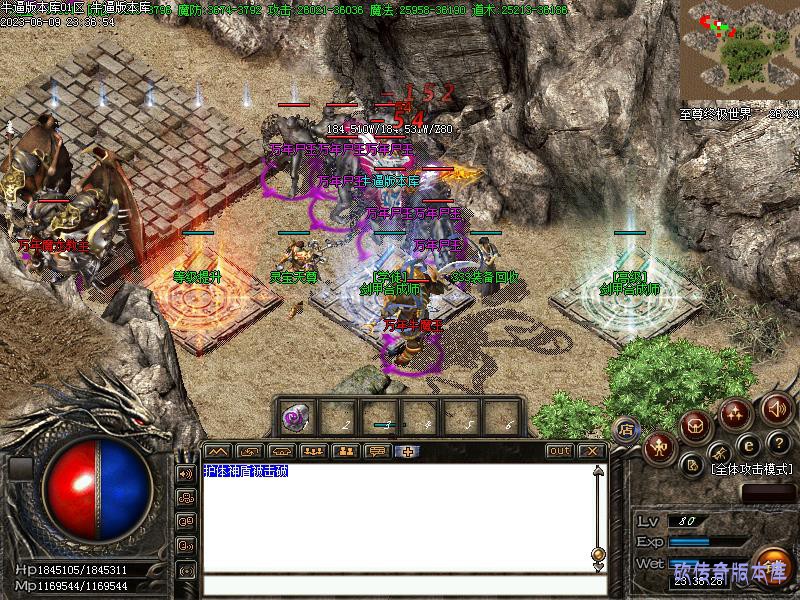
Task: Click the round 'e' button
Action: click(748, 444)
